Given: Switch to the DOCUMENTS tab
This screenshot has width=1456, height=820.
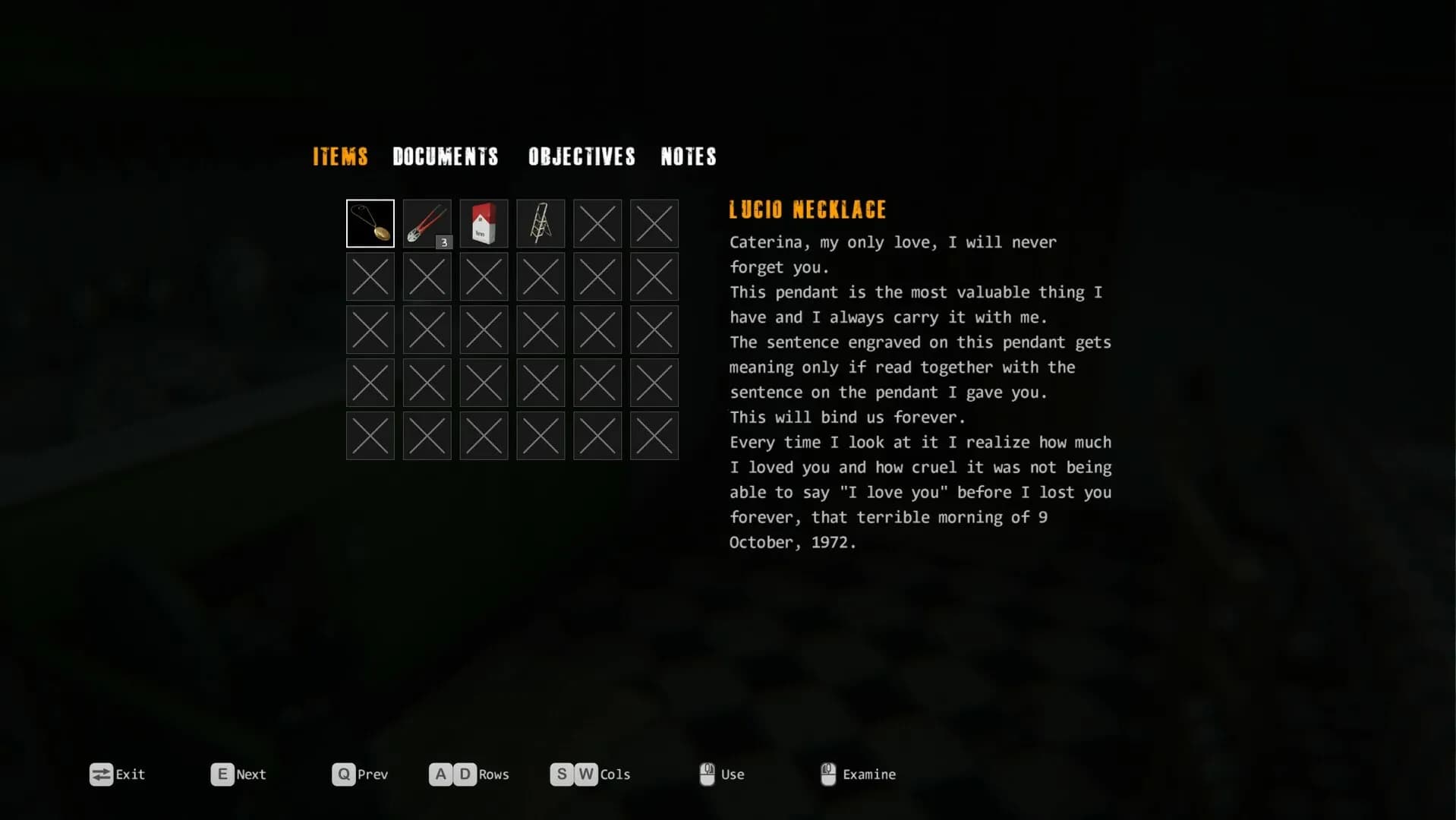Looking at the screenshot, I should pos(446,157).
